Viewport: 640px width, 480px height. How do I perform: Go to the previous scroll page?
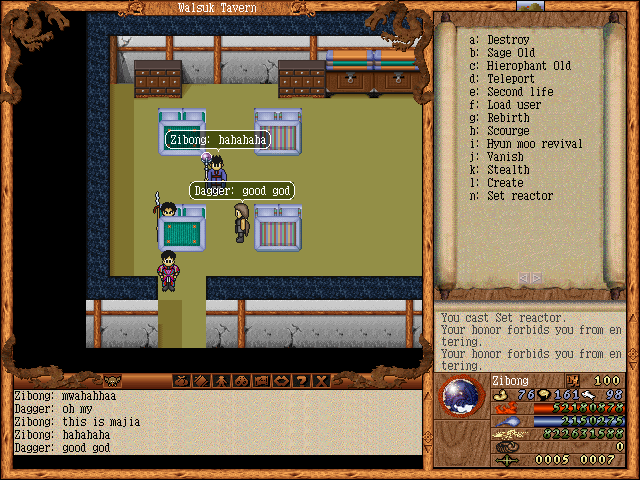tap(525, 278)
